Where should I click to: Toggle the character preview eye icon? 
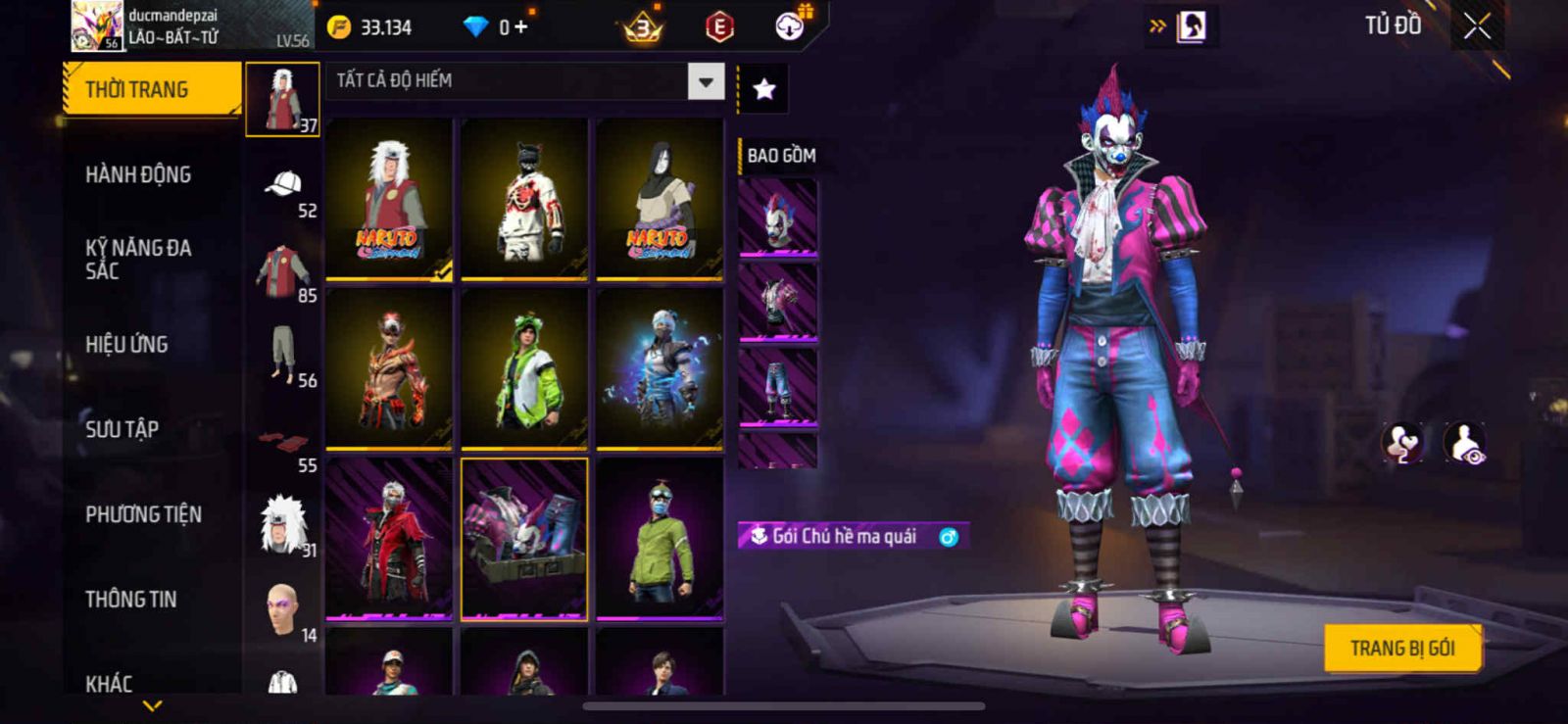(x=1465, y=443)
